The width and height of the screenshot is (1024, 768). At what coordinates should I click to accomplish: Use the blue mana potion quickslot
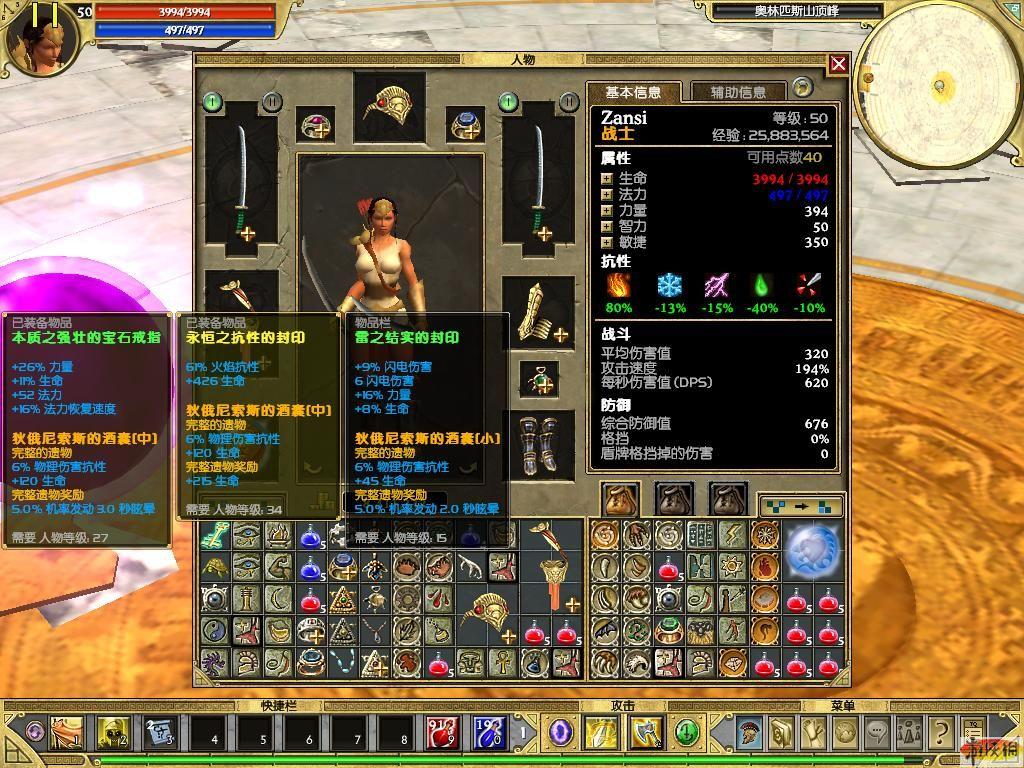point(488,733)
